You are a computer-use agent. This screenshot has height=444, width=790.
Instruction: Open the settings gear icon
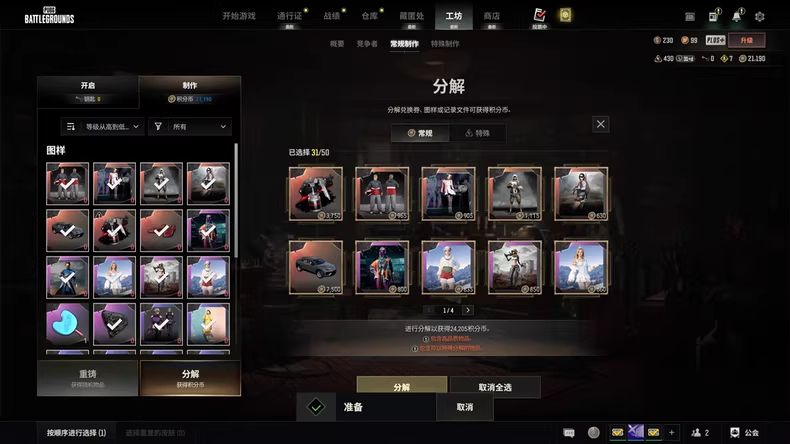point(759,17)
